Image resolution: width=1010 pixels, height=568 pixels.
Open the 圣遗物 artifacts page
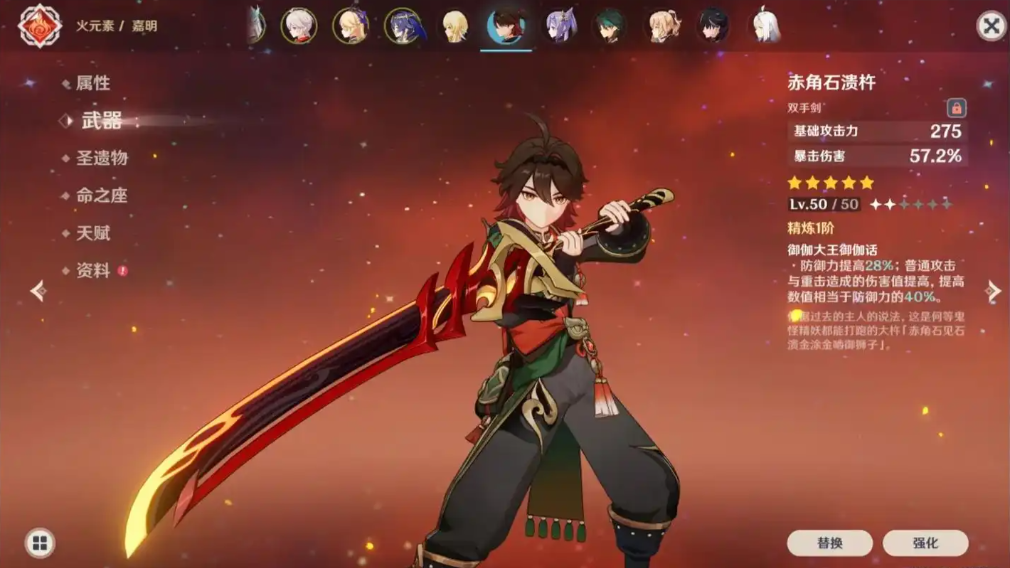101,158
